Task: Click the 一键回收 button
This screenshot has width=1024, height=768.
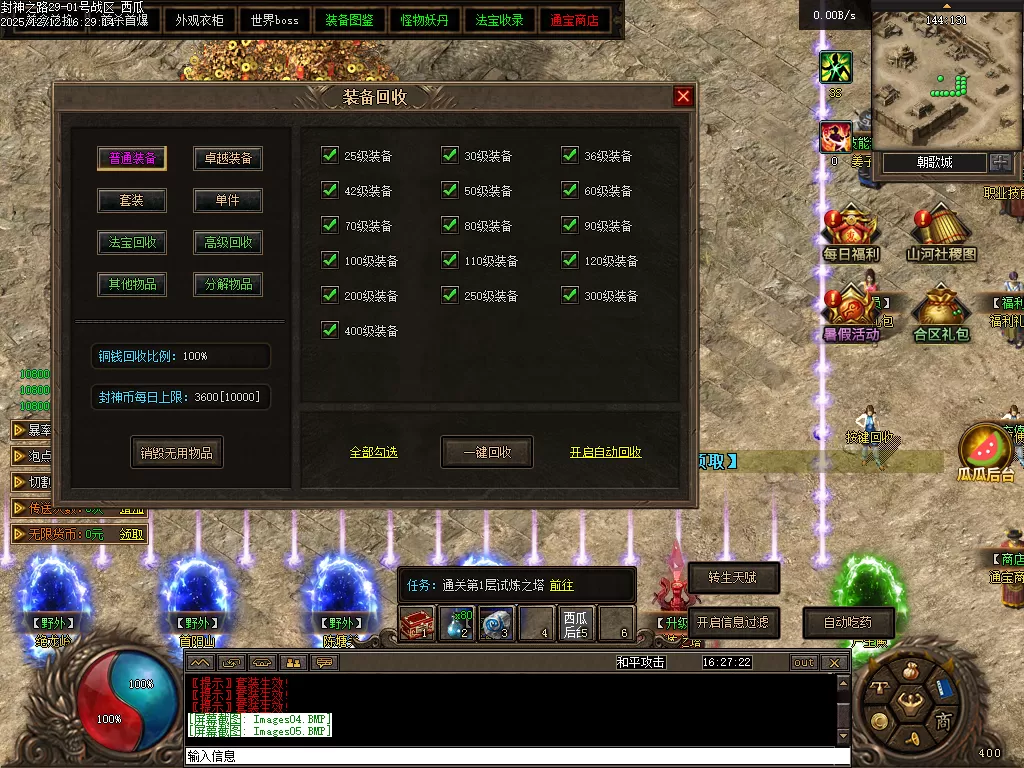Action: tap(487, 452)
